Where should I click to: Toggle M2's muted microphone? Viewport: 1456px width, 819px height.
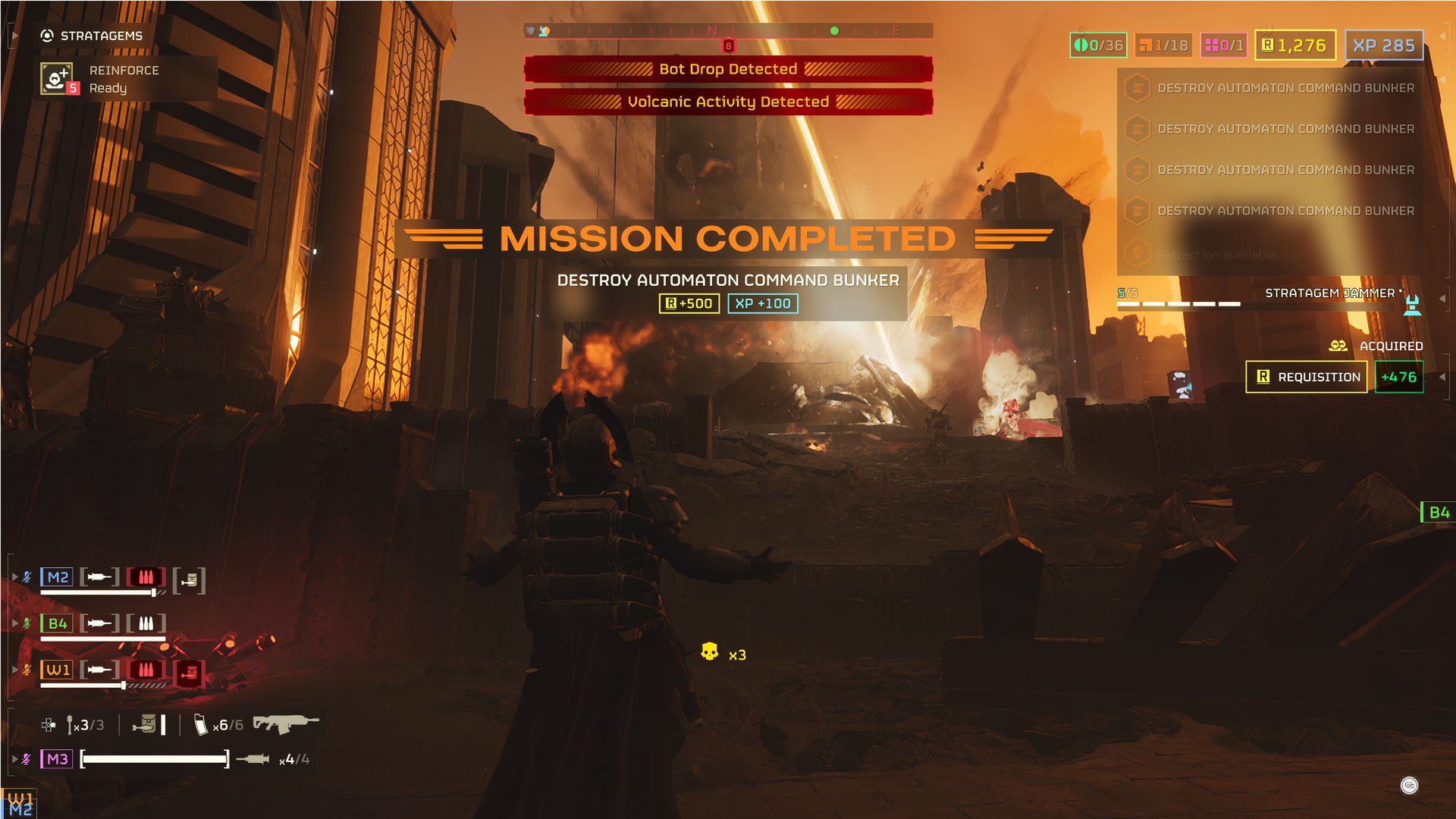[27, 576]
